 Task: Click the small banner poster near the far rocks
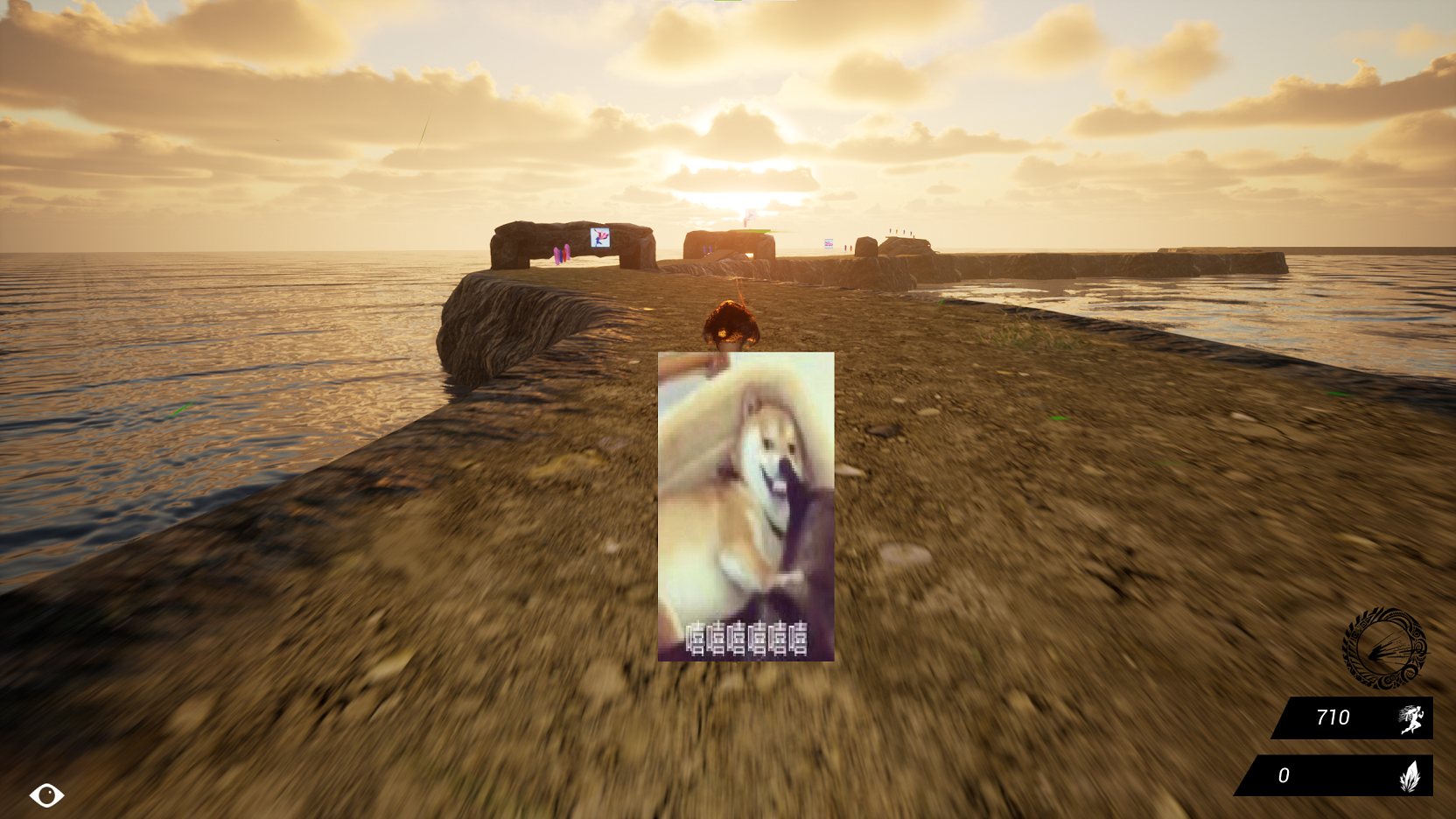(x=828, y=243)
